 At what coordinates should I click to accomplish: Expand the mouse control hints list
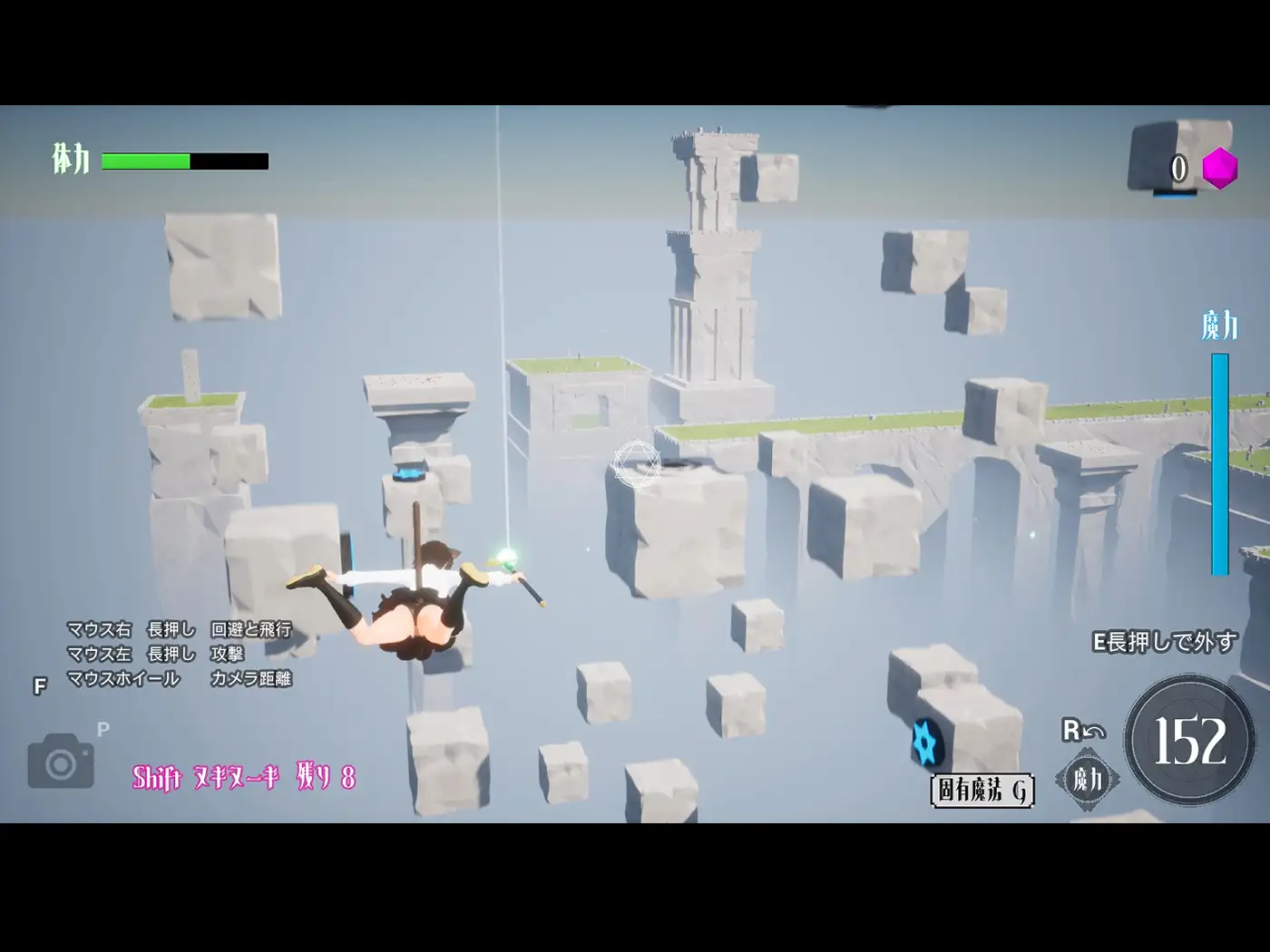(x=181, y=651)
